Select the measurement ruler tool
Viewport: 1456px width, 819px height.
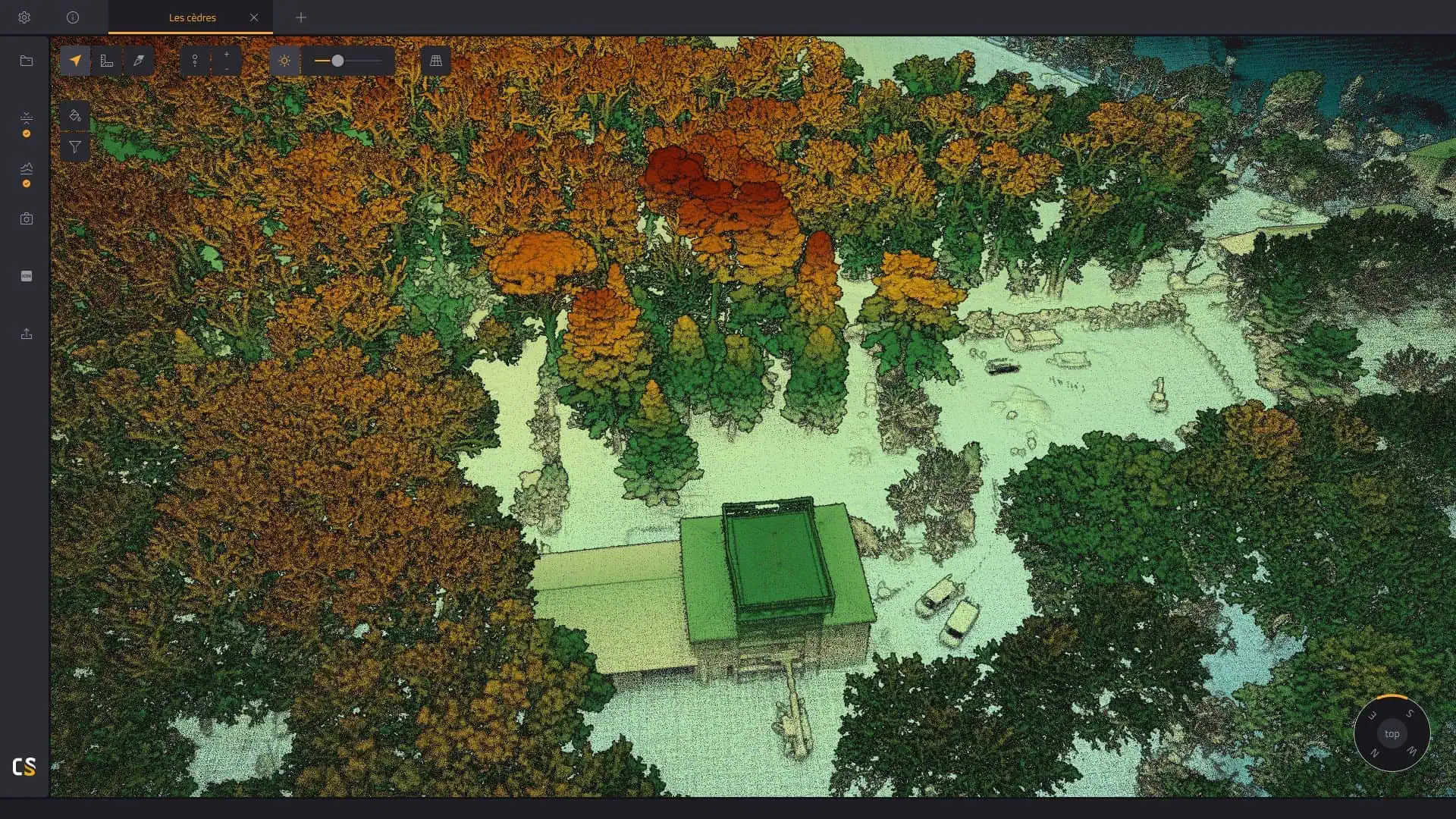(106, 61)
